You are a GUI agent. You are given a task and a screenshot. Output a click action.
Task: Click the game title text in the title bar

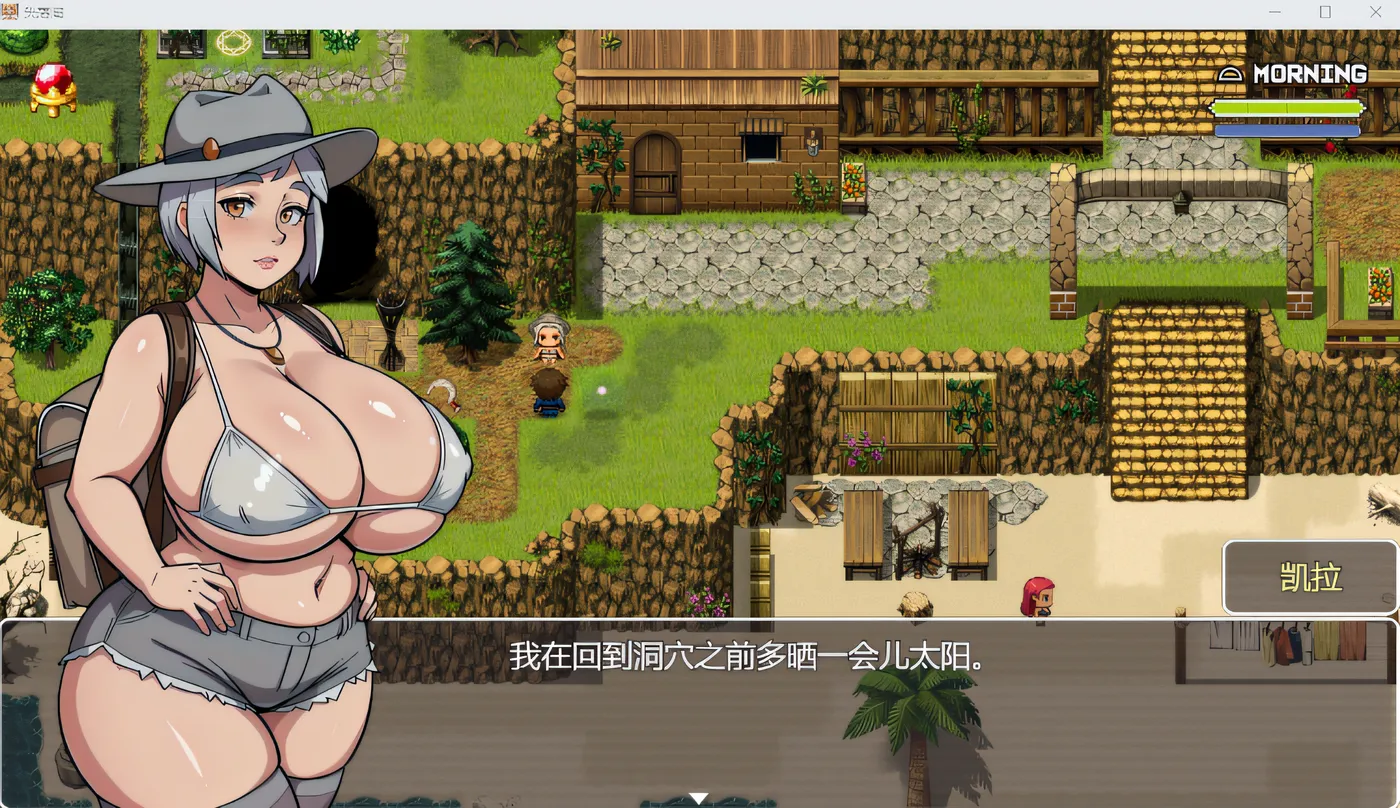click(45, 12)
